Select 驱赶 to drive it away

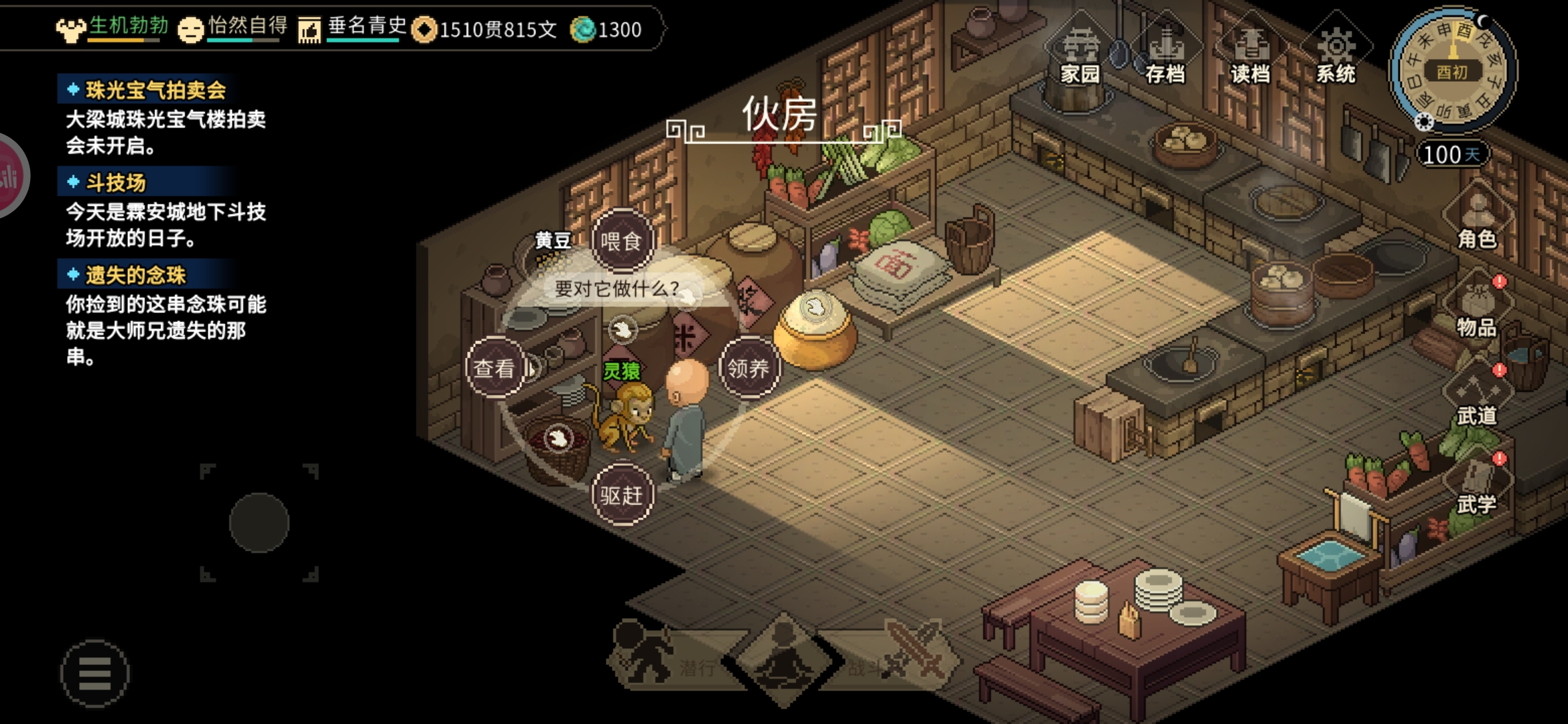pos(621,495)
